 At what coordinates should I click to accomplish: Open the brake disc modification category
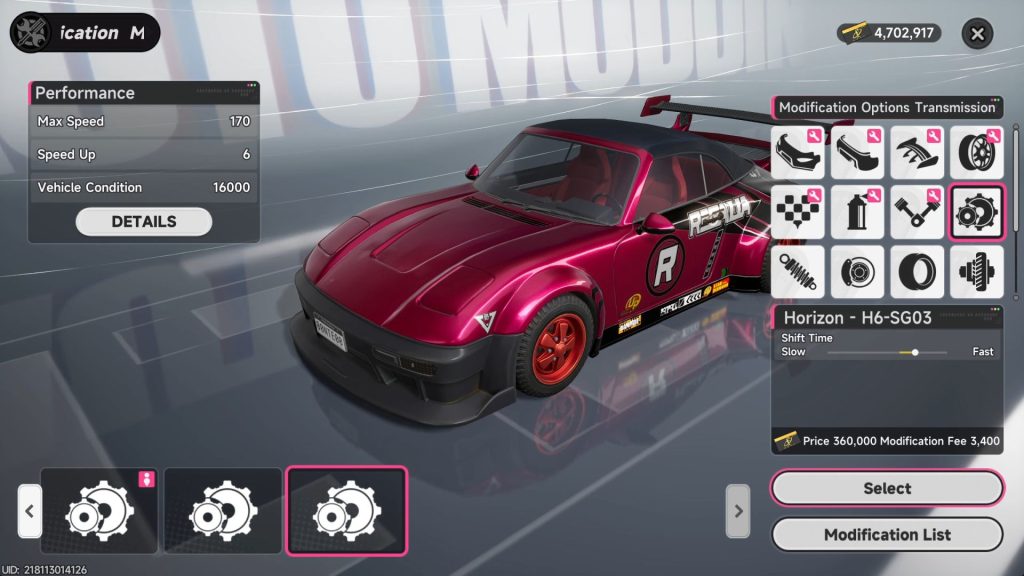[x=857, y=271]
